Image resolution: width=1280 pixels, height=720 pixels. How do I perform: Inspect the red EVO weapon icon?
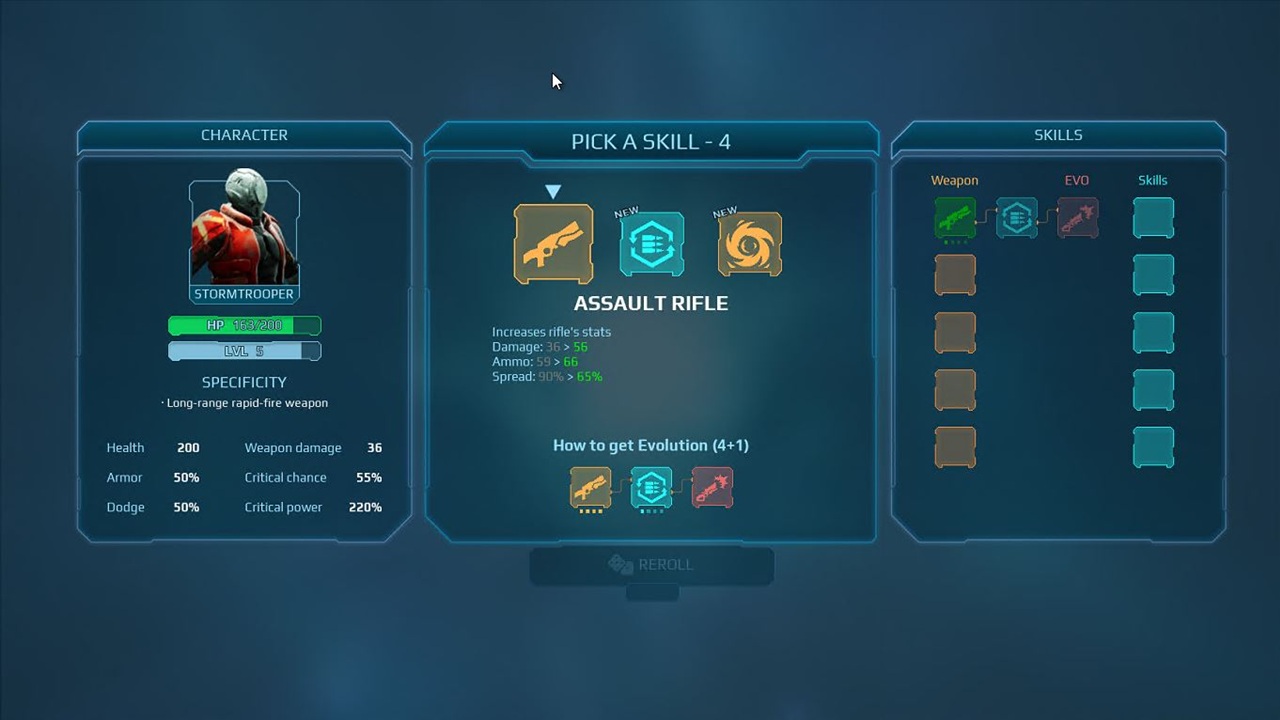(x=1078, y=217)
